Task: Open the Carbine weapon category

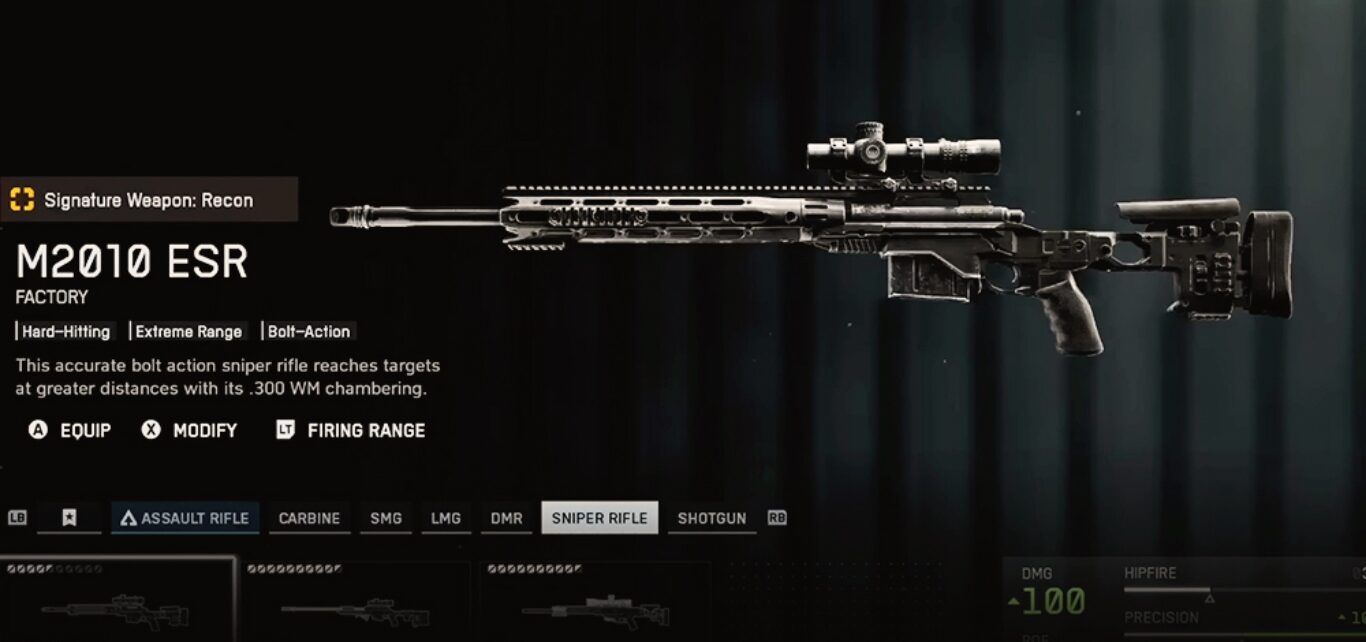Action: click(309, 518)
